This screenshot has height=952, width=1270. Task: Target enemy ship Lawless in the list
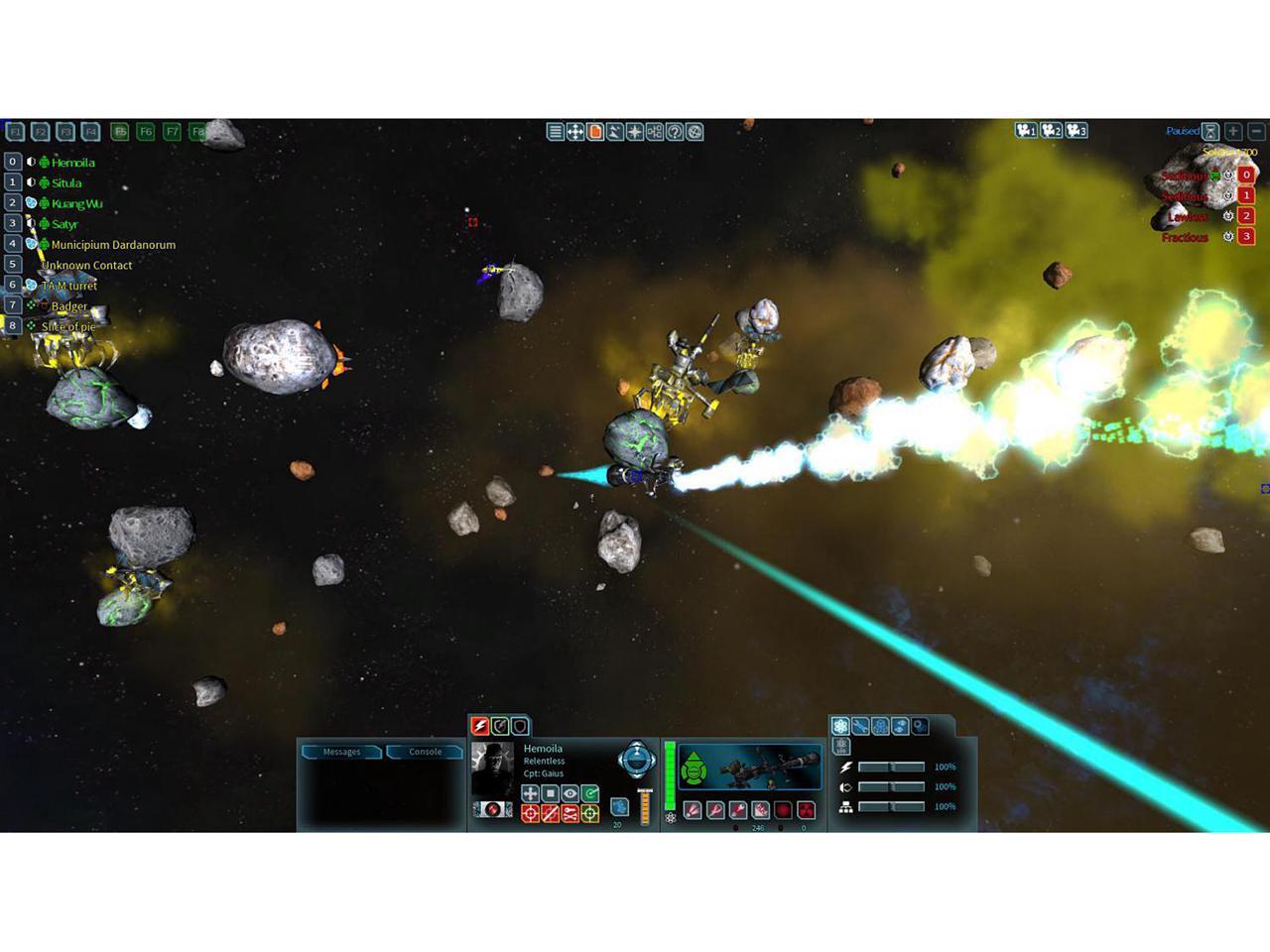(x=1187, y=216)
